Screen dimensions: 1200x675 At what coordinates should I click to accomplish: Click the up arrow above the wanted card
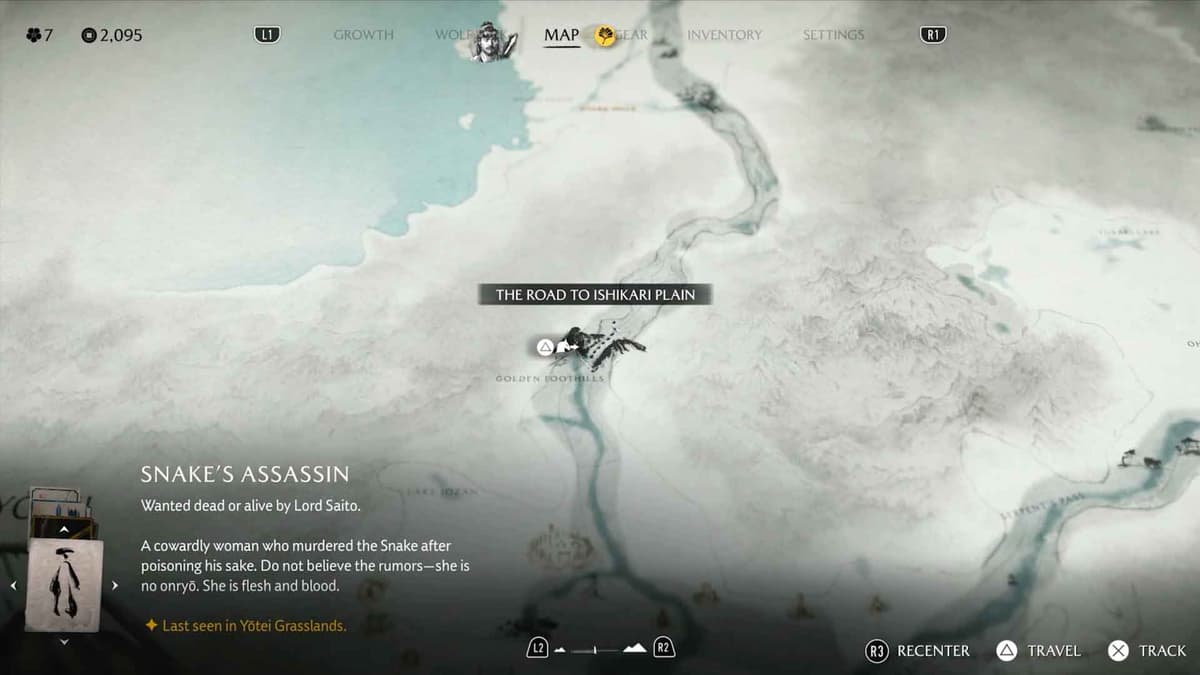click(64, 529)
